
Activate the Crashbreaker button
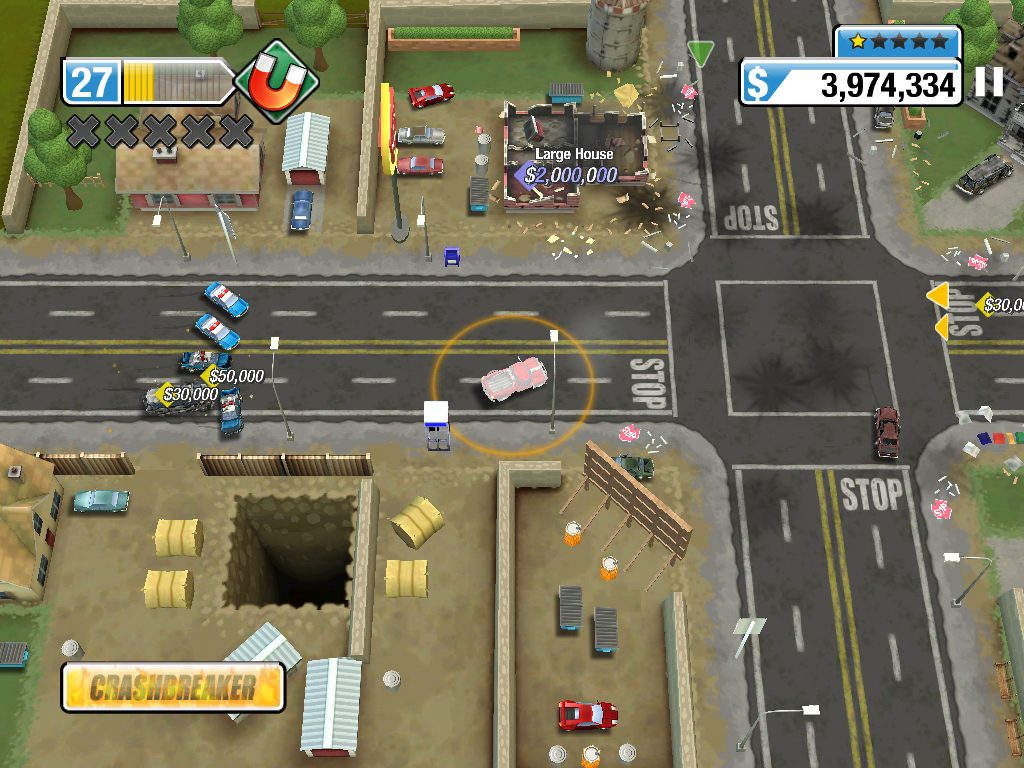(x=173, y=687)
